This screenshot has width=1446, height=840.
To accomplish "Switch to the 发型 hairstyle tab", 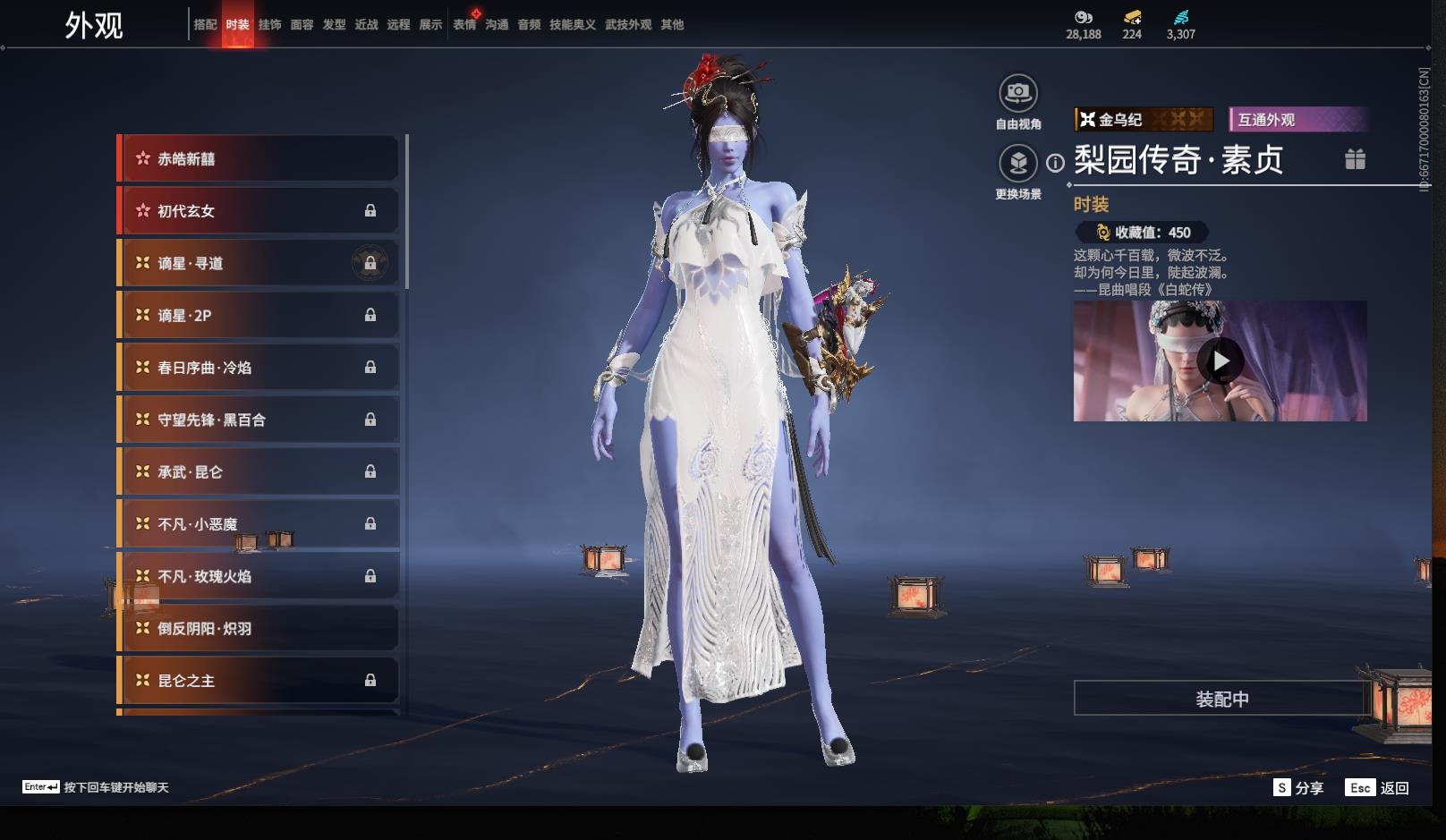I will [x=334, y=25].
